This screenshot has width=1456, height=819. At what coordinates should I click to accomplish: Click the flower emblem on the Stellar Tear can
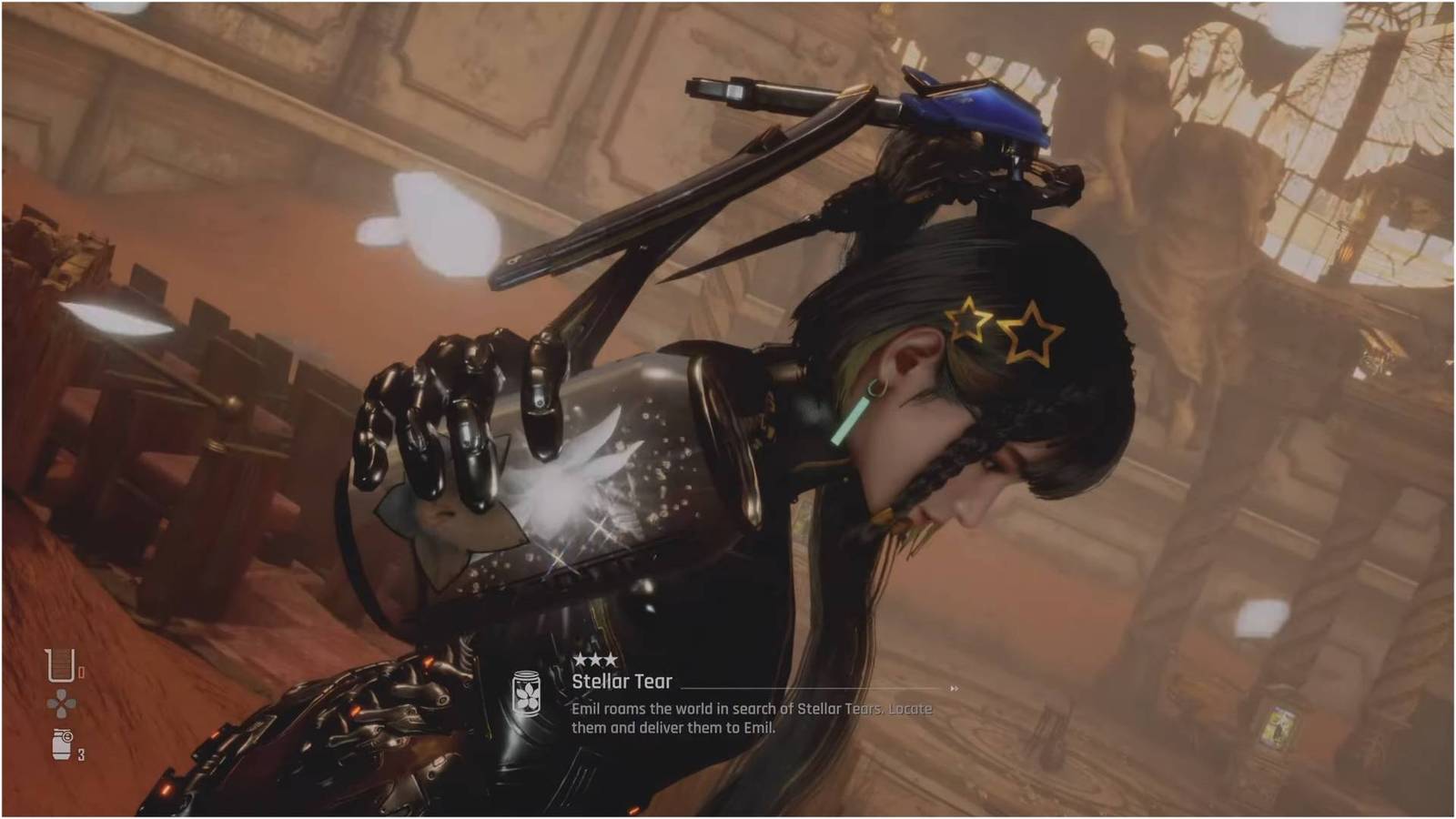point(526,696)
